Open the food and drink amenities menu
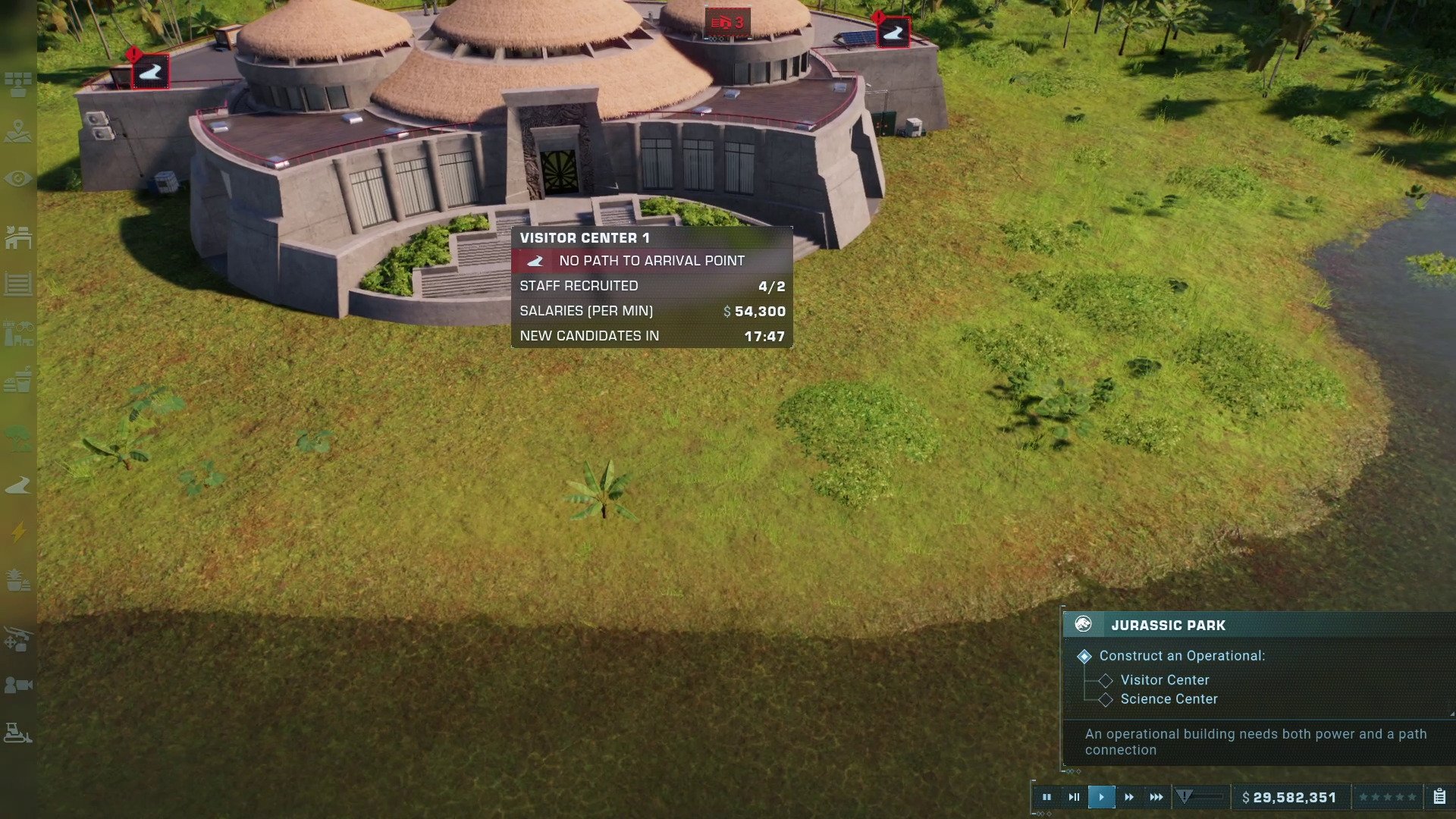The width and height of the screenshot is (1456, 819). coord(18,379)
